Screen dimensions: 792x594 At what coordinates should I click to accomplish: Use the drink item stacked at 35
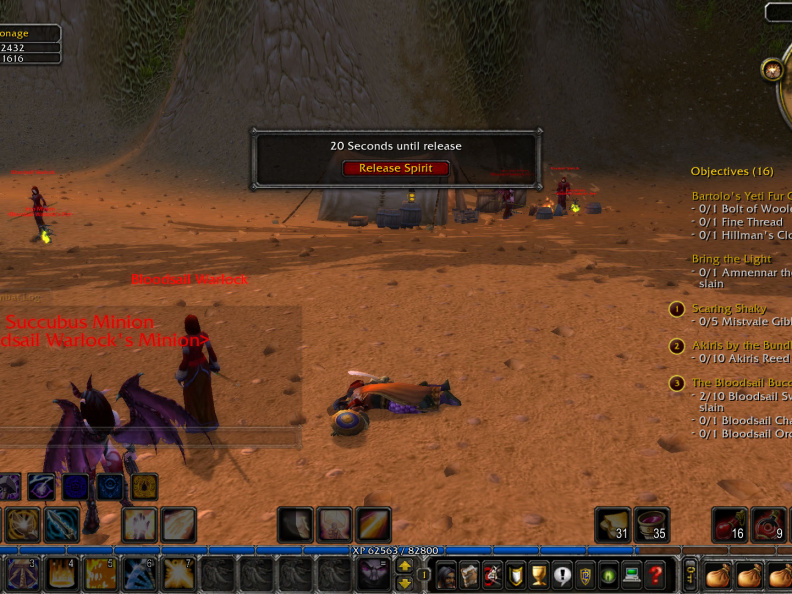click(651, 524)
